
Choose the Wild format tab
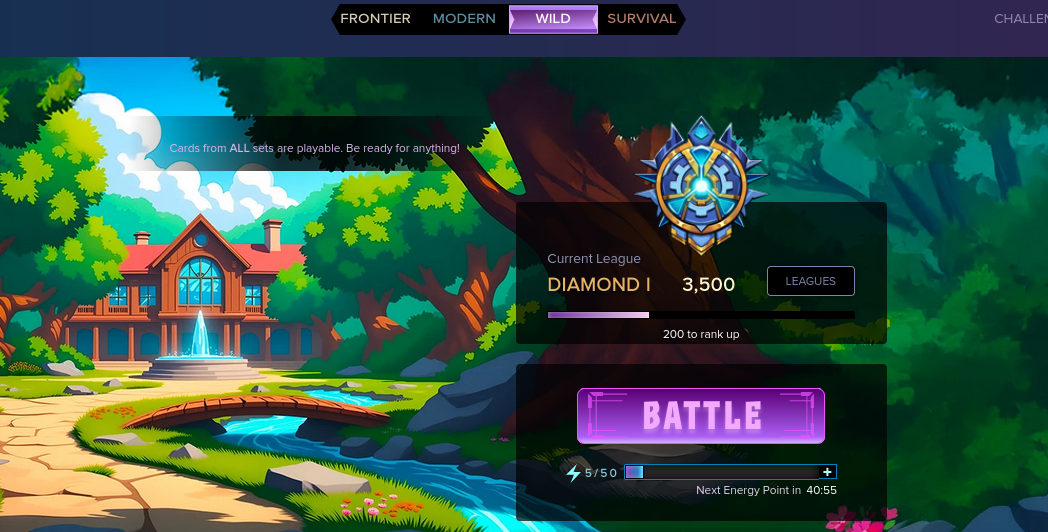coord(553,19)
